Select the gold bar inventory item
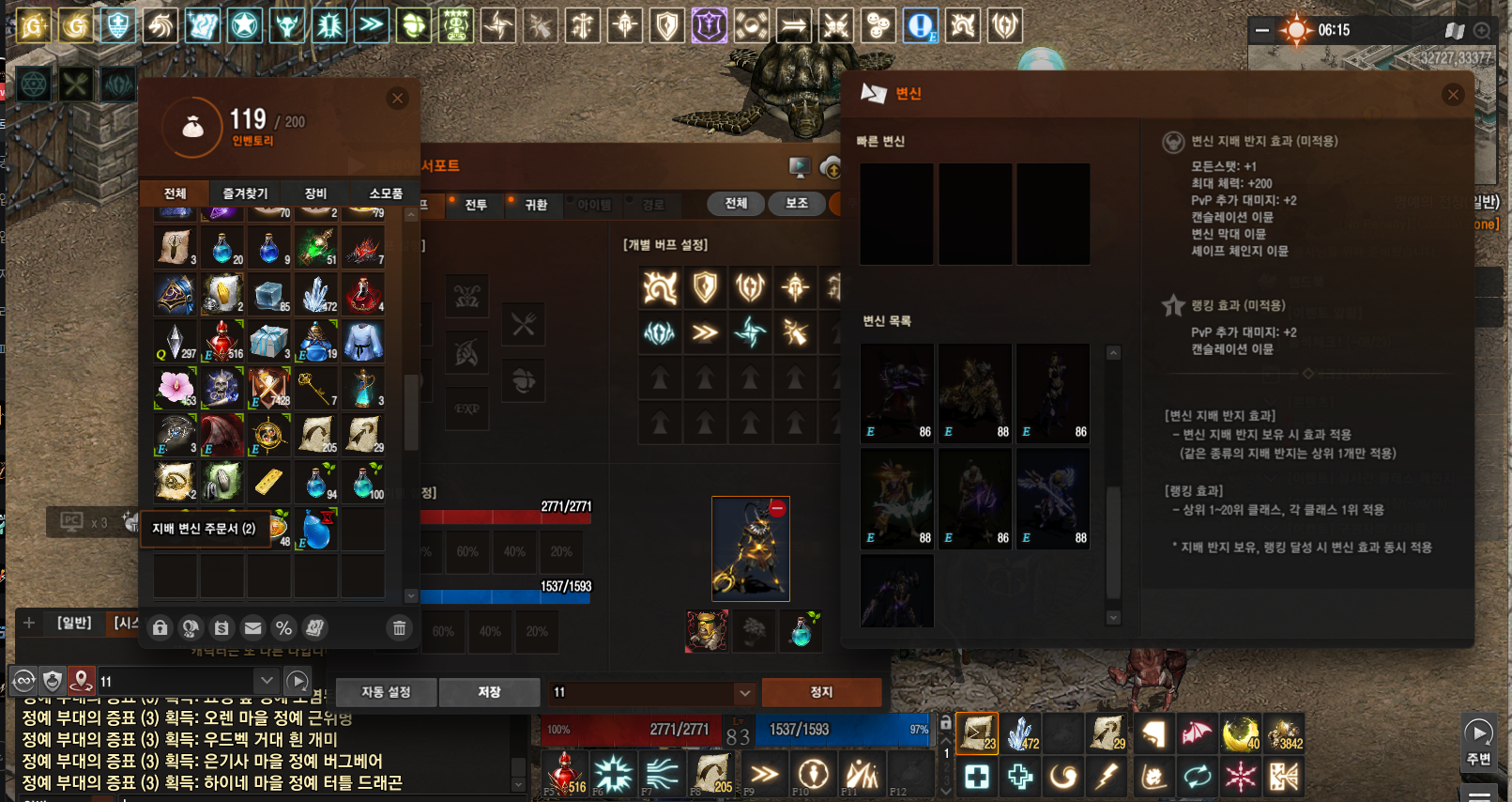1512x802 pixels. point(268,482)
